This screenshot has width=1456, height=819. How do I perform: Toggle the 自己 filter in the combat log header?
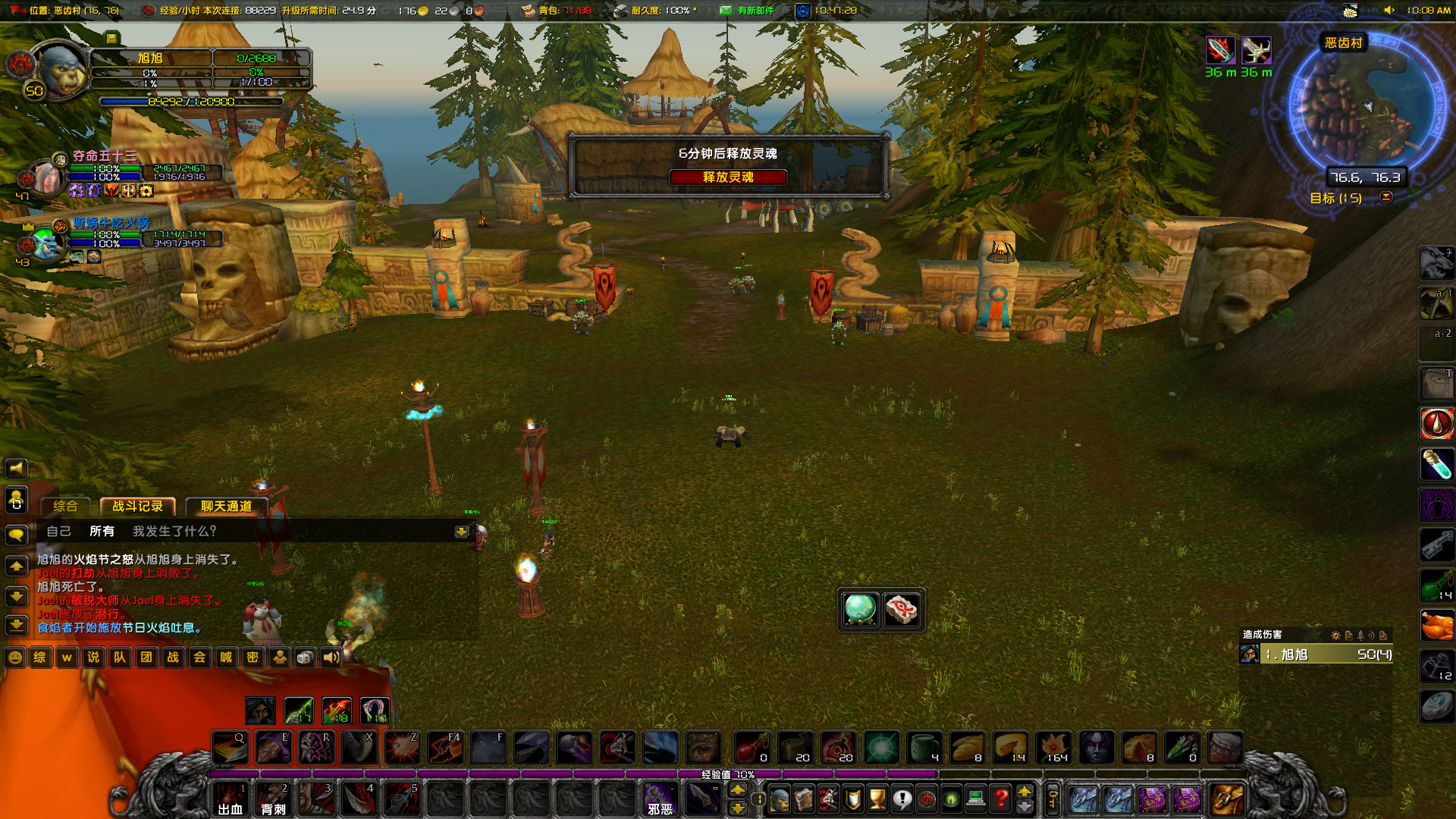point(59,532)
